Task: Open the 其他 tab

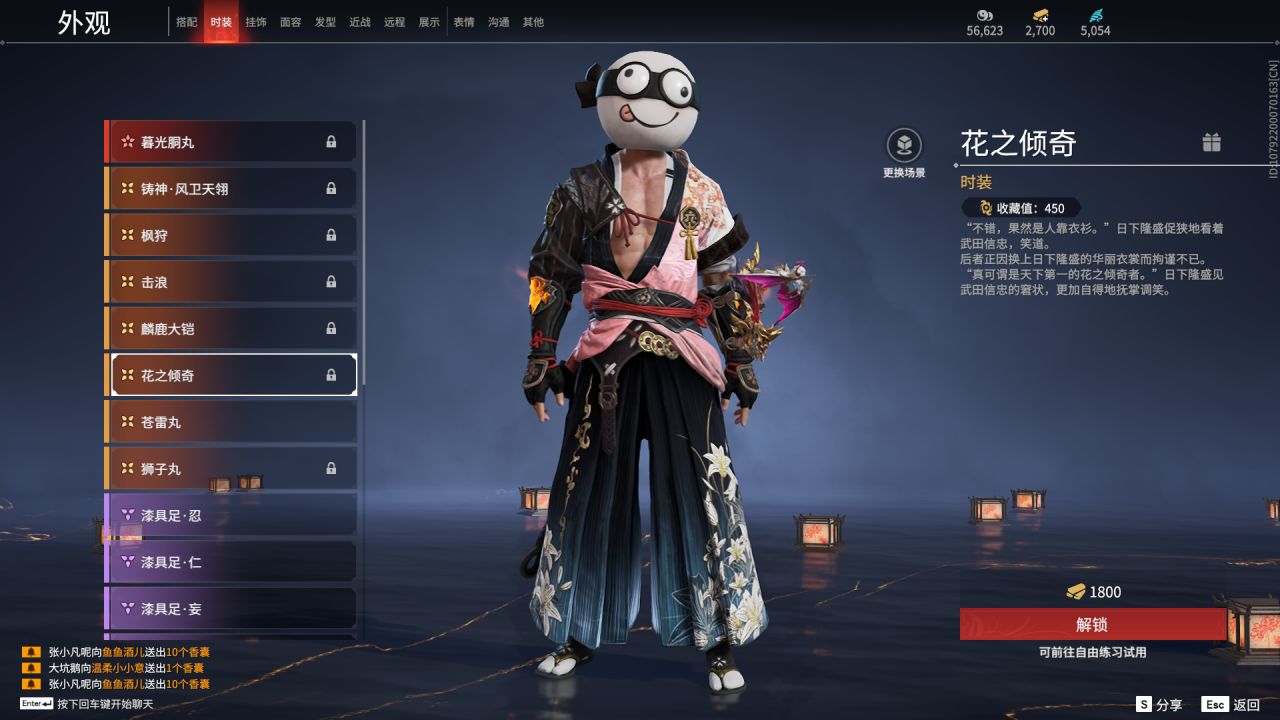Action: 533,22
